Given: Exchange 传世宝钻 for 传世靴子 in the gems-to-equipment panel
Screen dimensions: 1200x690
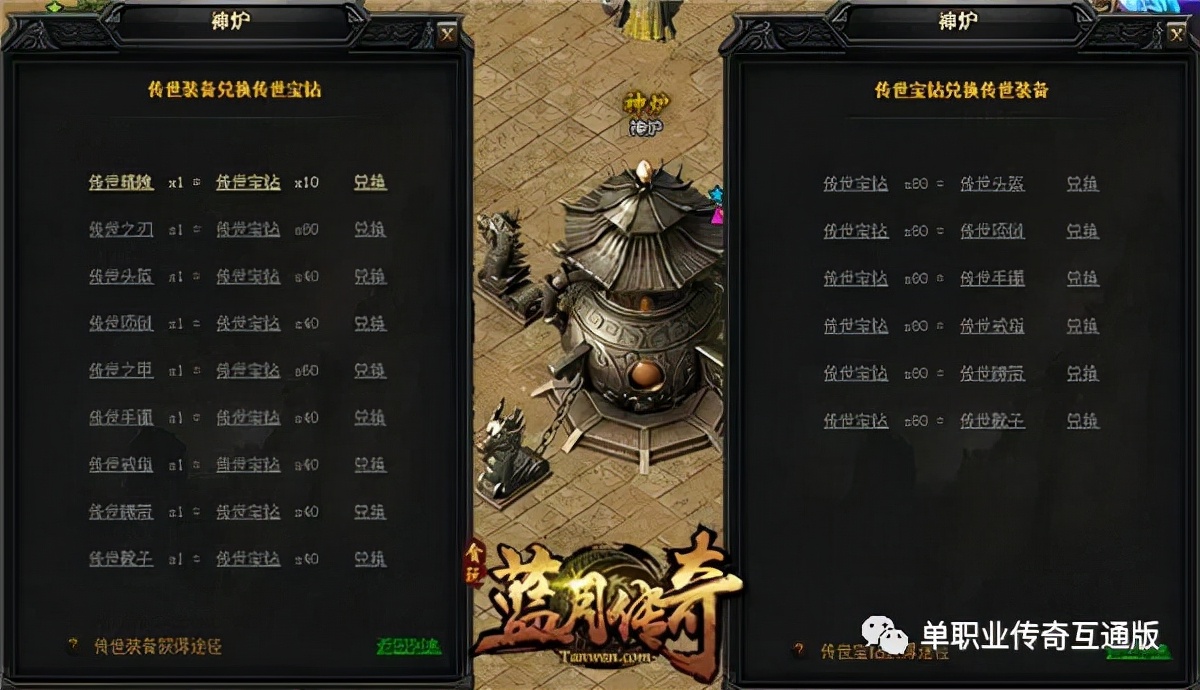Looking at the screenshot, I should [x=1082, y=421].
